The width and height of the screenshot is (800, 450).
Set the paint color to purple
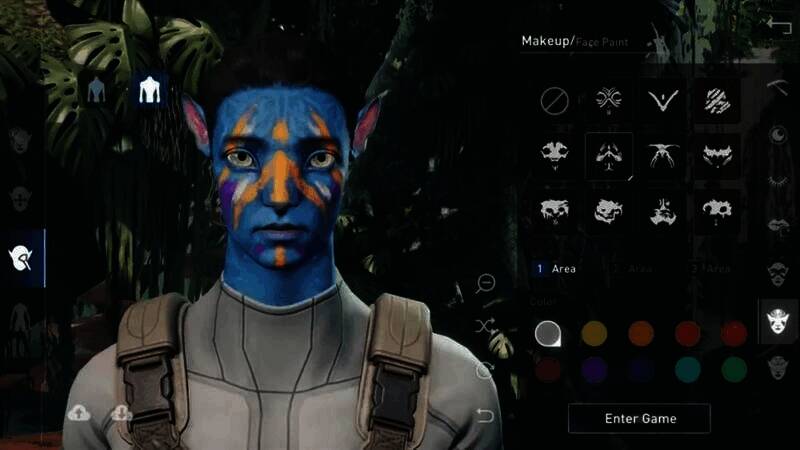(595, 369)
